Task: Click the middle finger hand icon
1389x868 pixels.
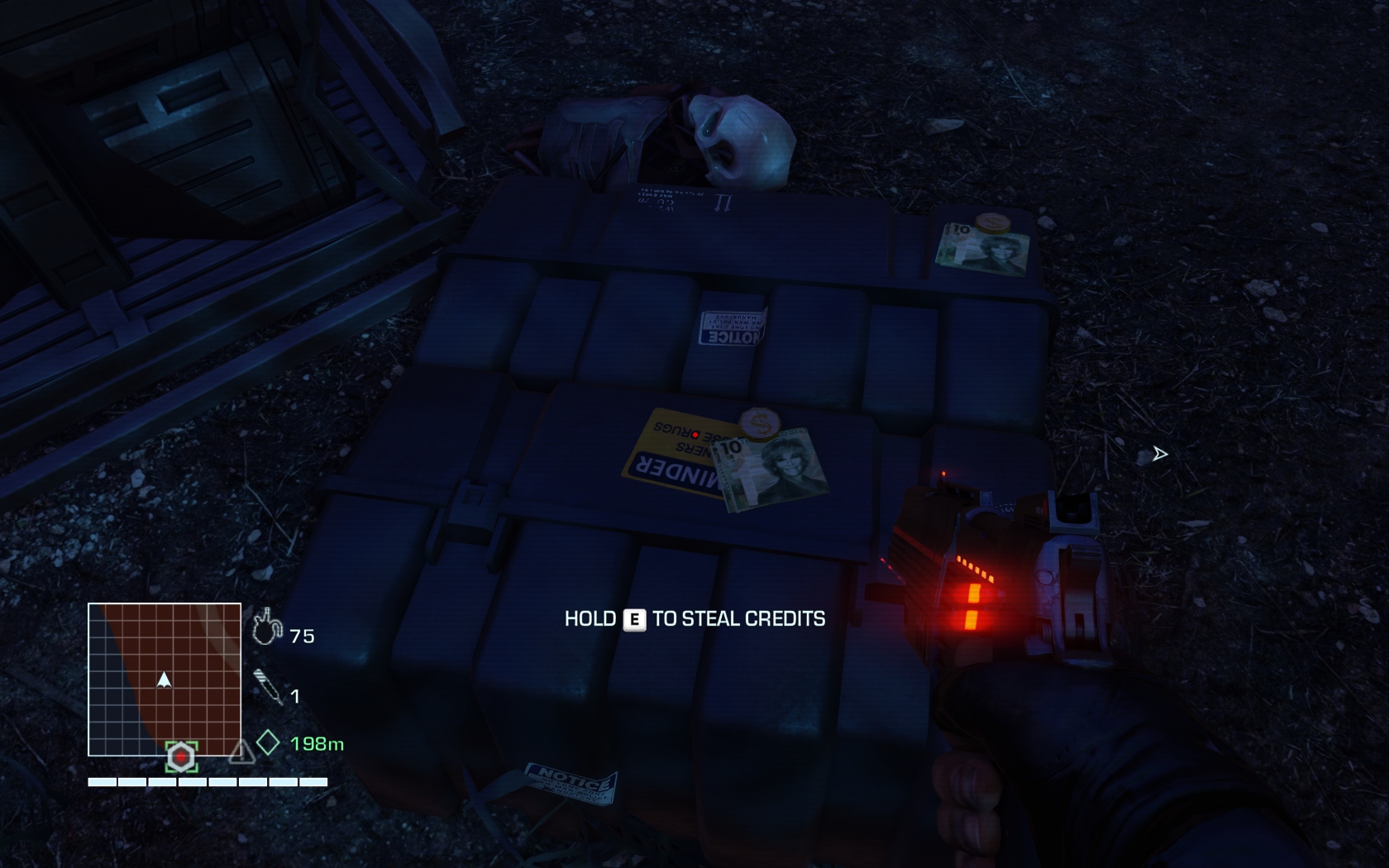Action: 266,627
